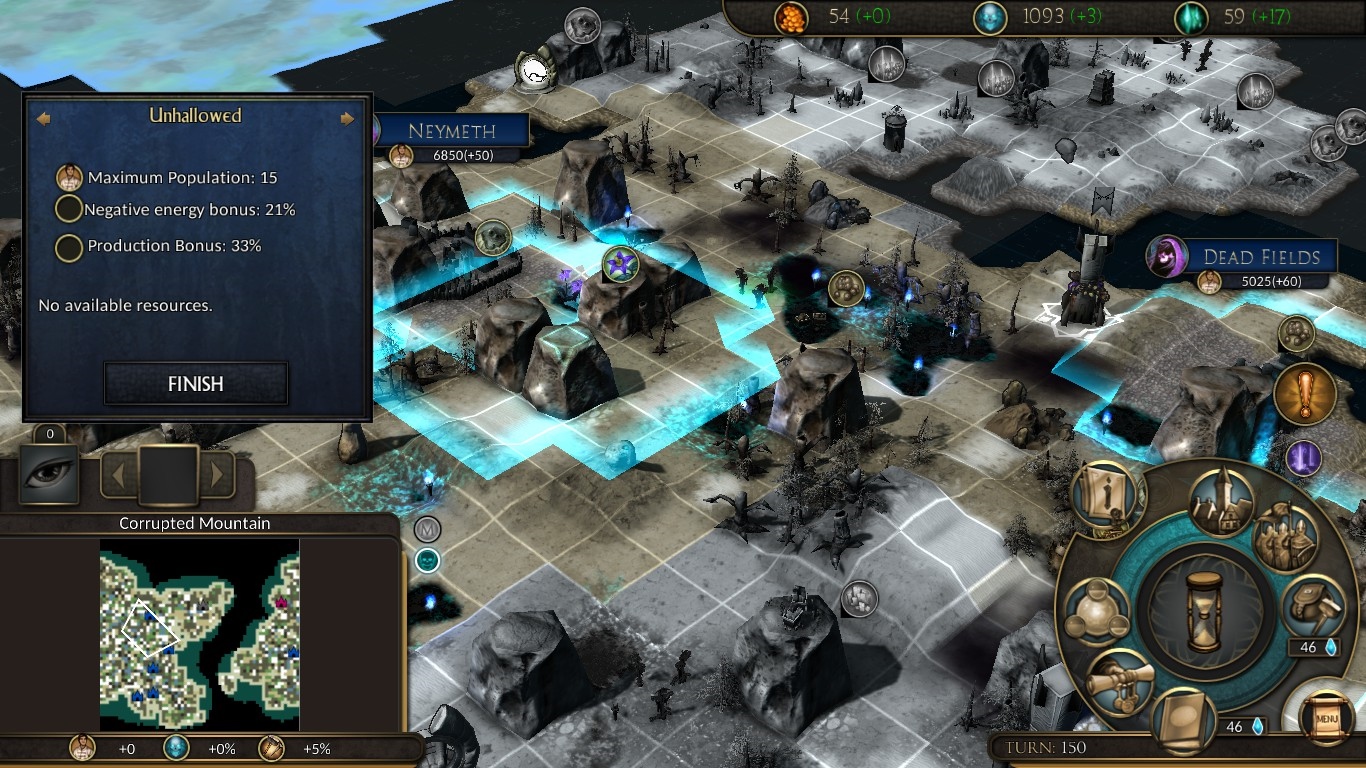
Task: Click the purple notification icon
Action: pos(1303,459)
